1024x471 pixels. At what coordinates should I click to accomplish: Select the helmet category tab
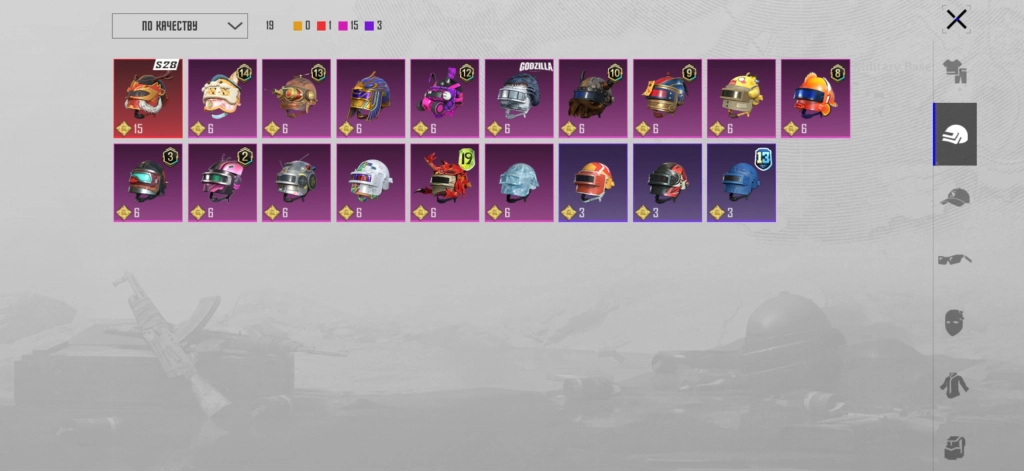(x=955, y=134)
